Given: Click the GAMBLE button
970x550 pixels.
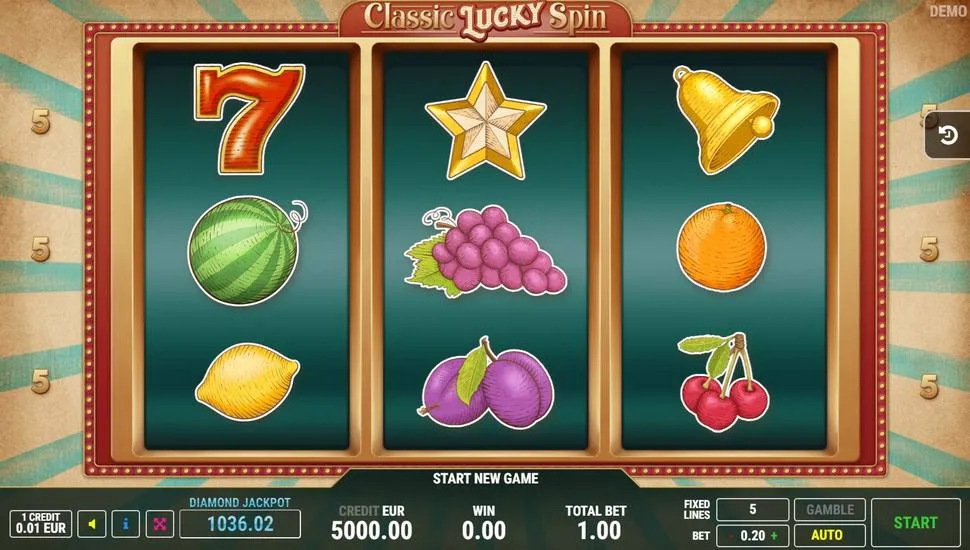Looking at the screenshot, I should pos(829,510).
